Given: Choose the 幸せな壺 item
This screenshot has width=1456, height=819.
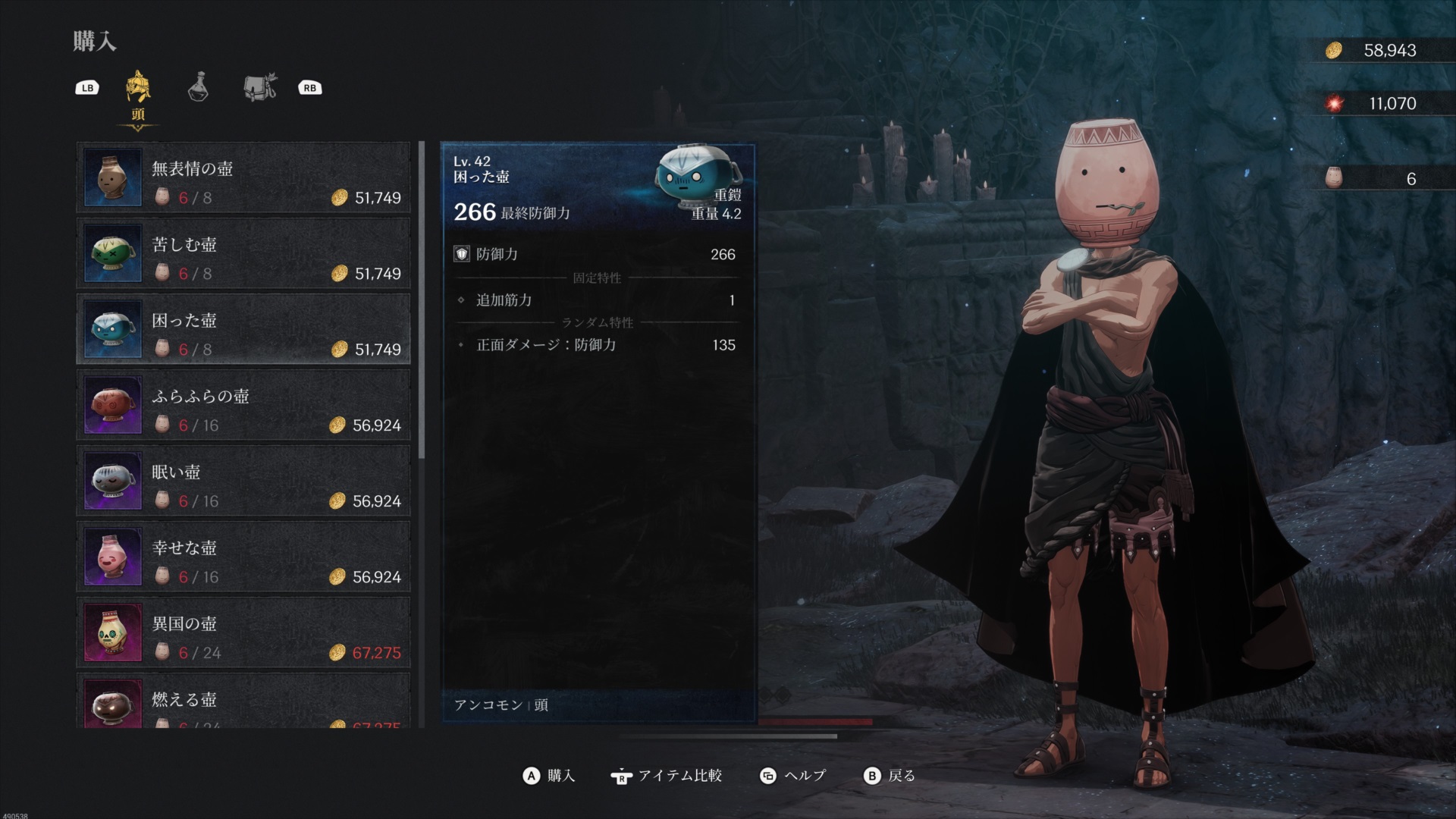Looking at the screenshot, I should (x=243, y=557).
